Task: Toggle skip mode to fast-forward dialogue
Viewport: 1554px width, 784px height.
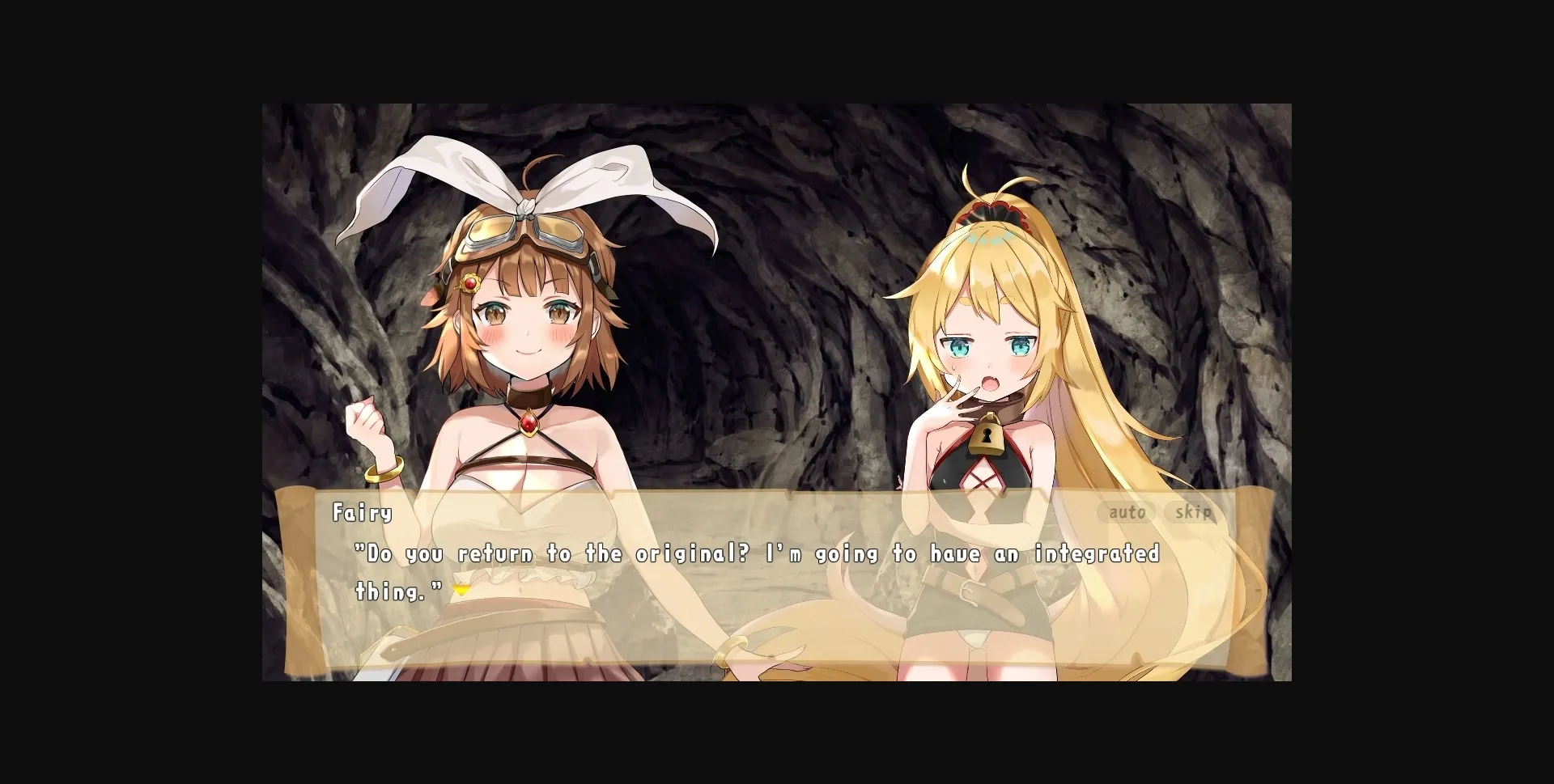Action: [x=1194, y=512]
